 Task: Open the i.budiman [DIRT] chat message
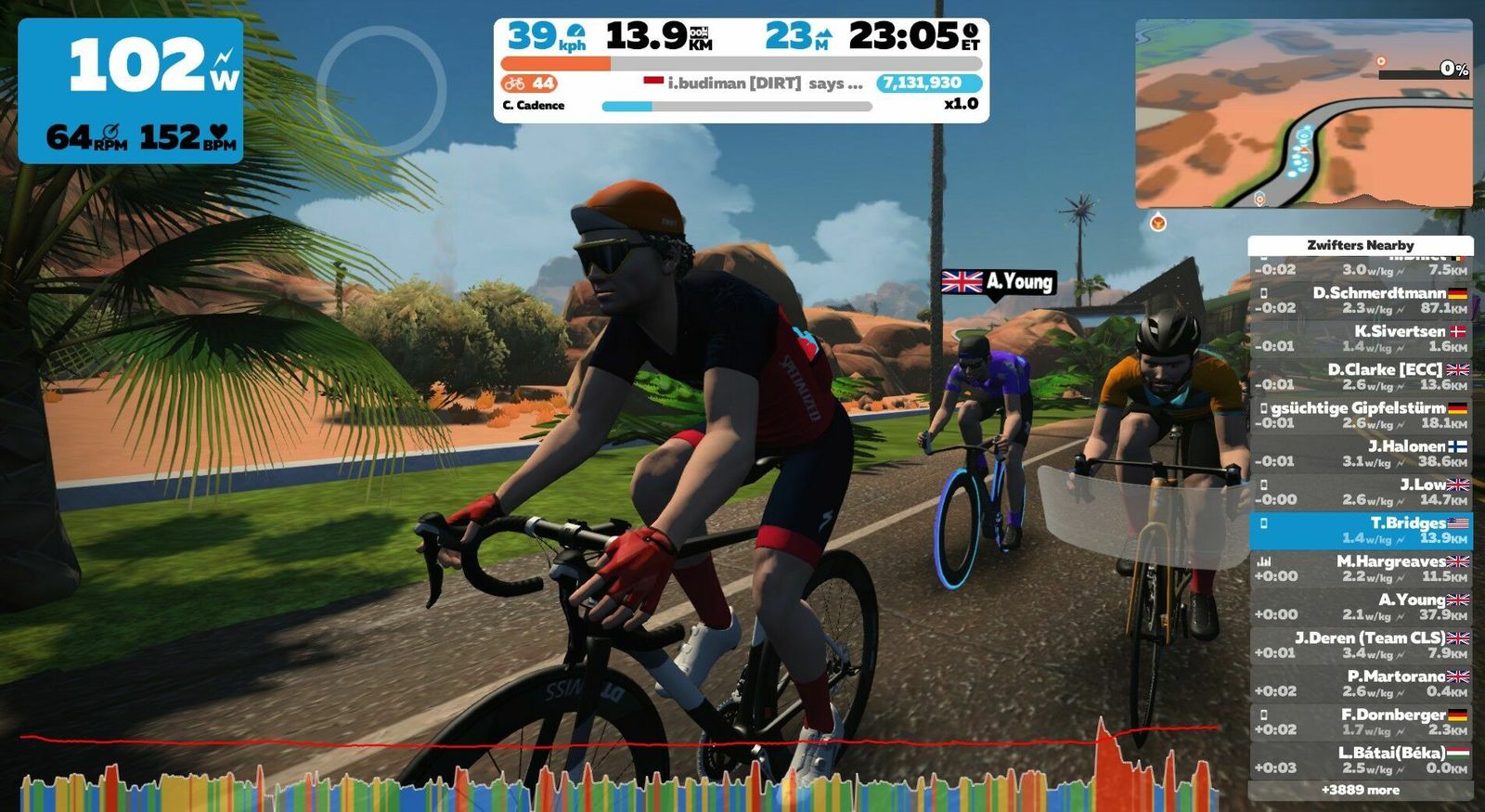click(753, 84)
